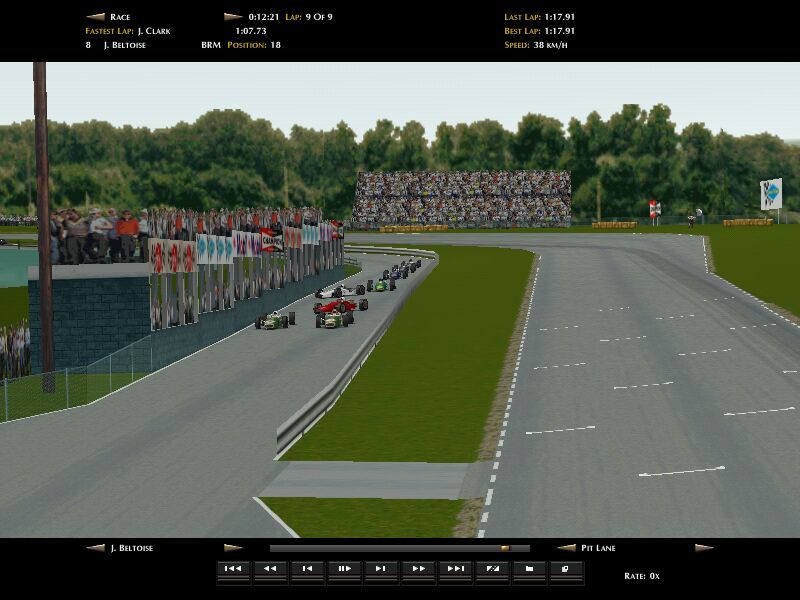The height and width of the screenshot is (600, 800).
Task: Fast forward the replay
Action: (x=417, y=569)
